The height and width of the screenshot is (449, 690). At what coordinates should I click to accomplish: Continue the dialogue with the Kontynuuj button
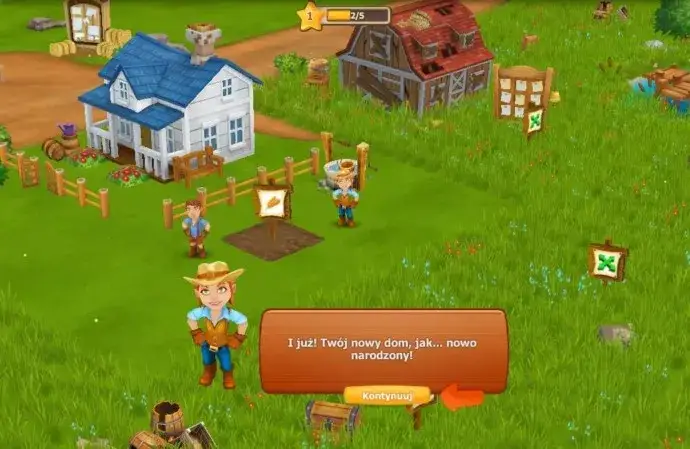click(x=386, y=395)
